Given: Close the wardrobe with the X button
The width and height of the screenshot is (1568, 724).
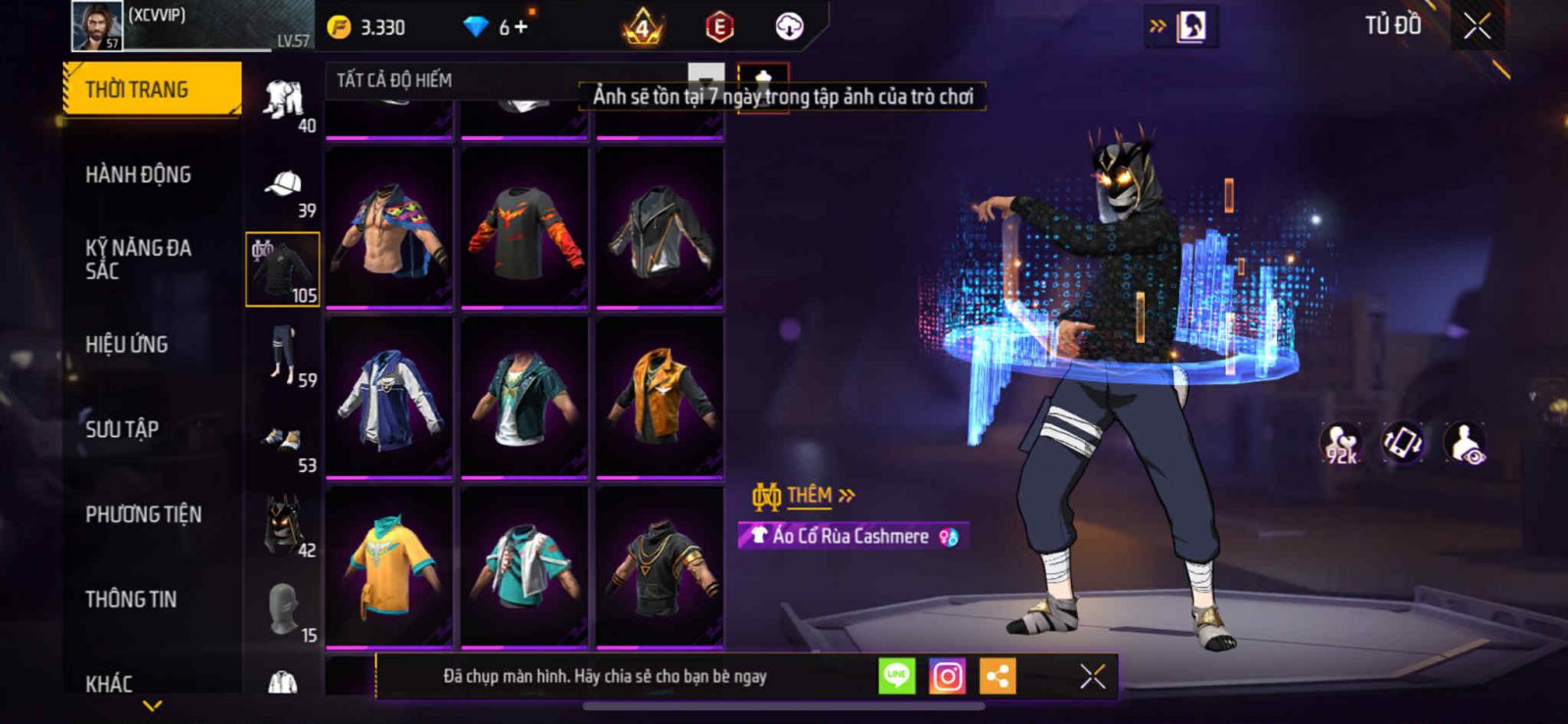Looking at the screenshot, I should [x=1477, y=26].
